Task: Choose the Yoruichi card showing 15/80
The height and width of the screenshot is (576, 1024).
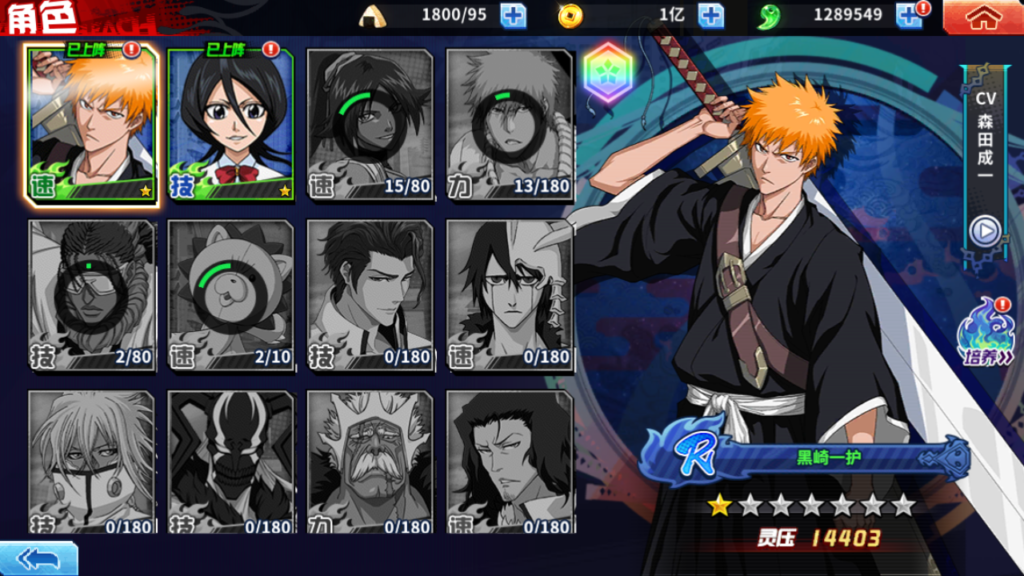Action: point(370,125)
